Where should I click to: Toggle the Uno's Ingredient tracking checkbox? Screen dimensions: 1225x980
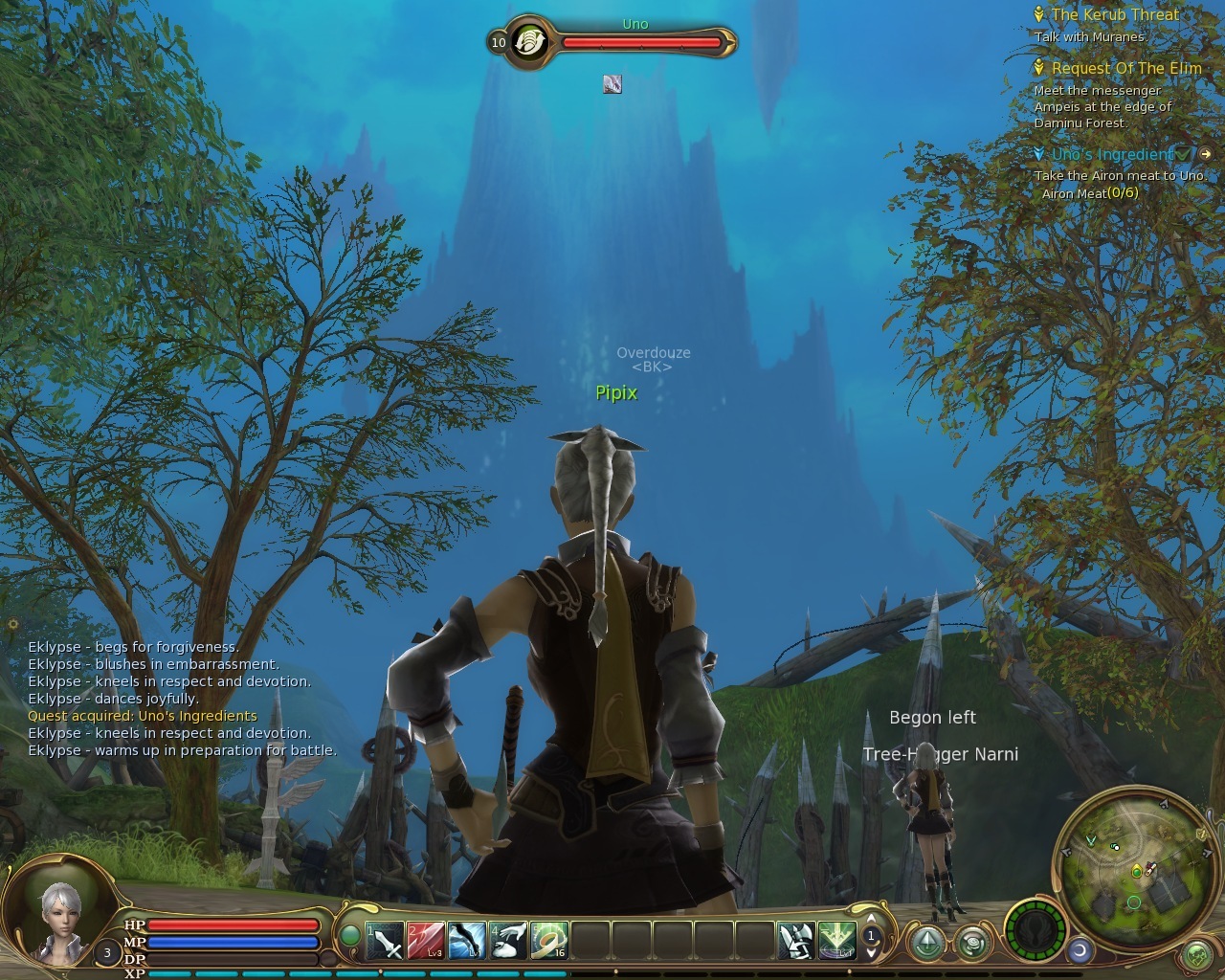[1185, 154]
